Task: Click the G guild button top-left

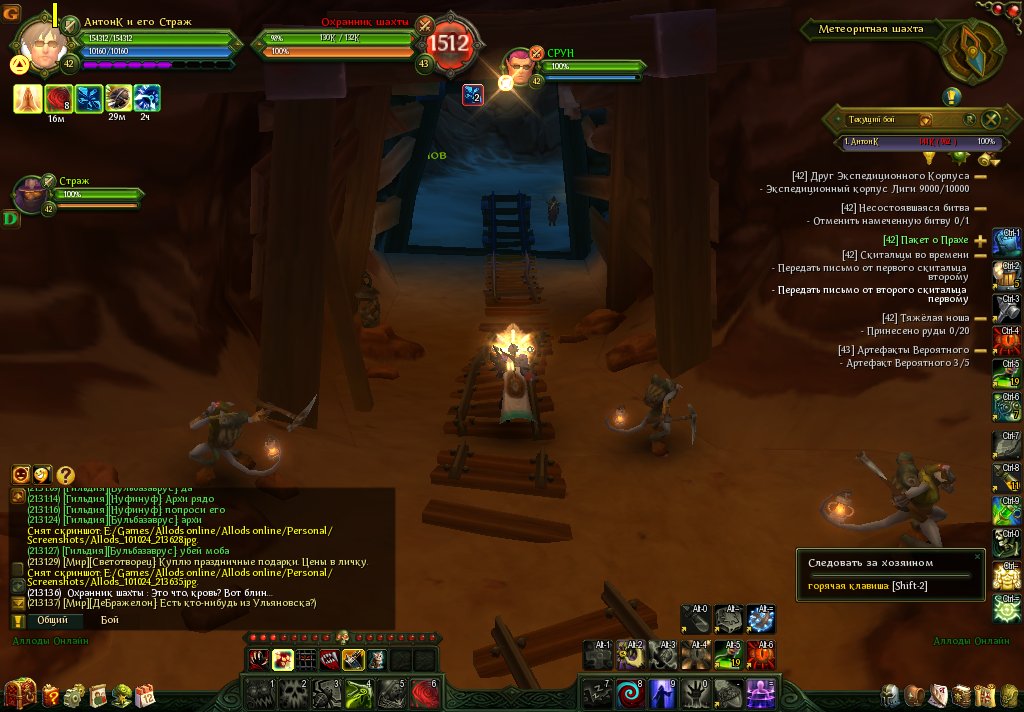Action: coord(11,13)
